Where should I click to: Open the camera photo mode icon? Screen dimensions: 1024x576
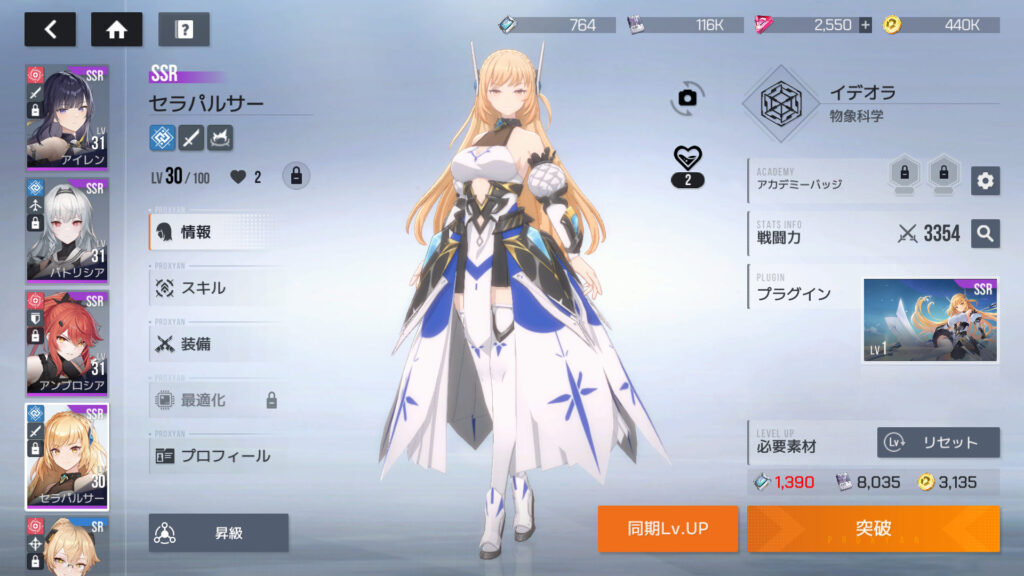point(687,97)
